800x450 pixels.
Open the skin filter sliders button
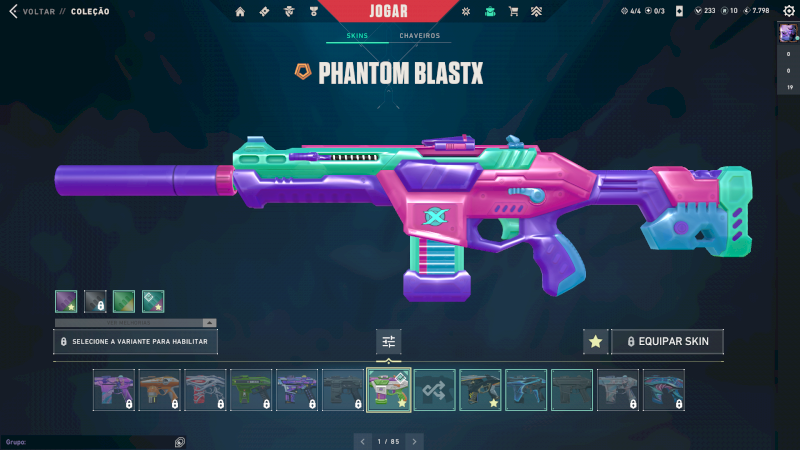point(389,342)
